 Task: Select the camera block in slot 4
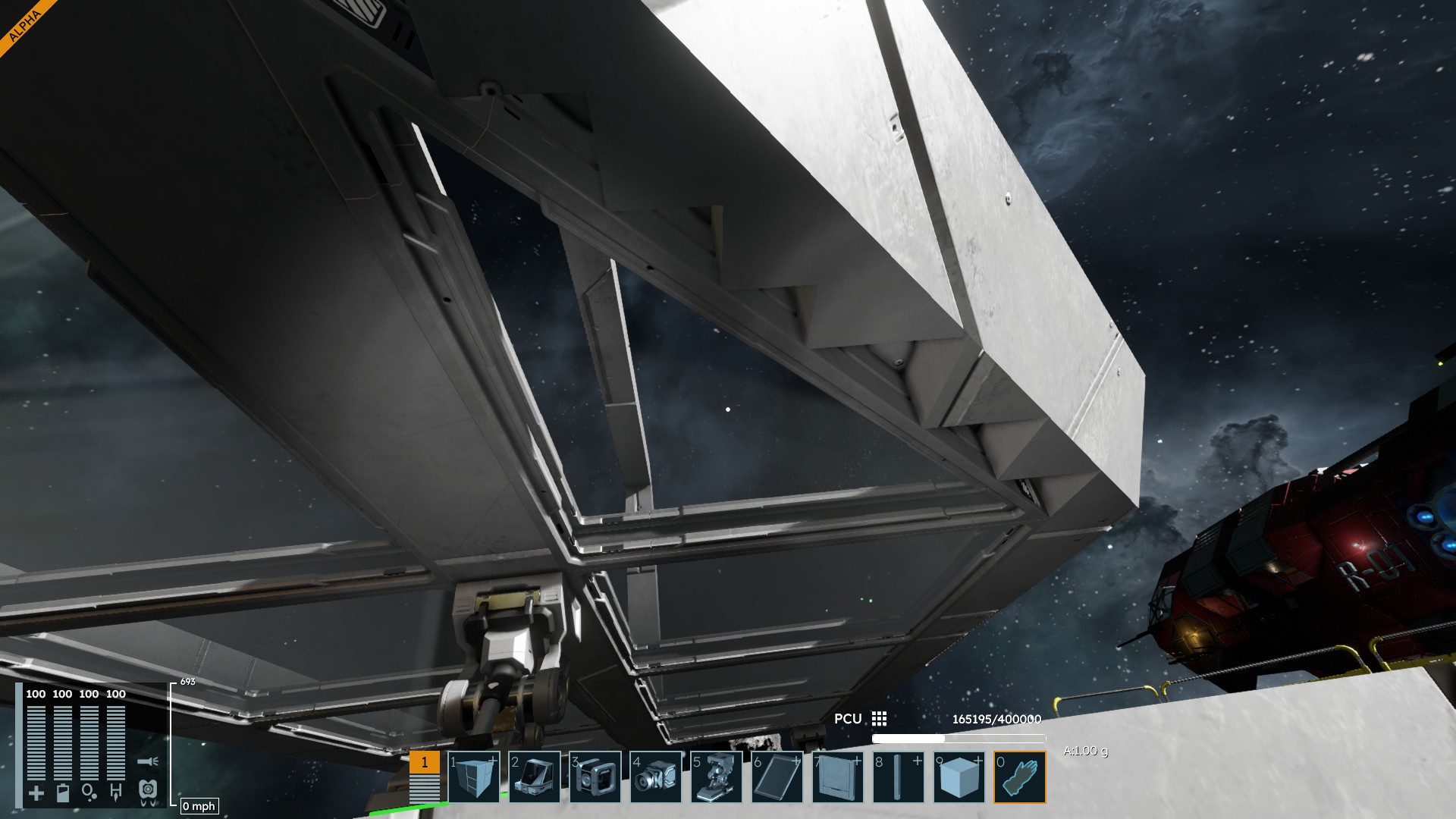656,777
